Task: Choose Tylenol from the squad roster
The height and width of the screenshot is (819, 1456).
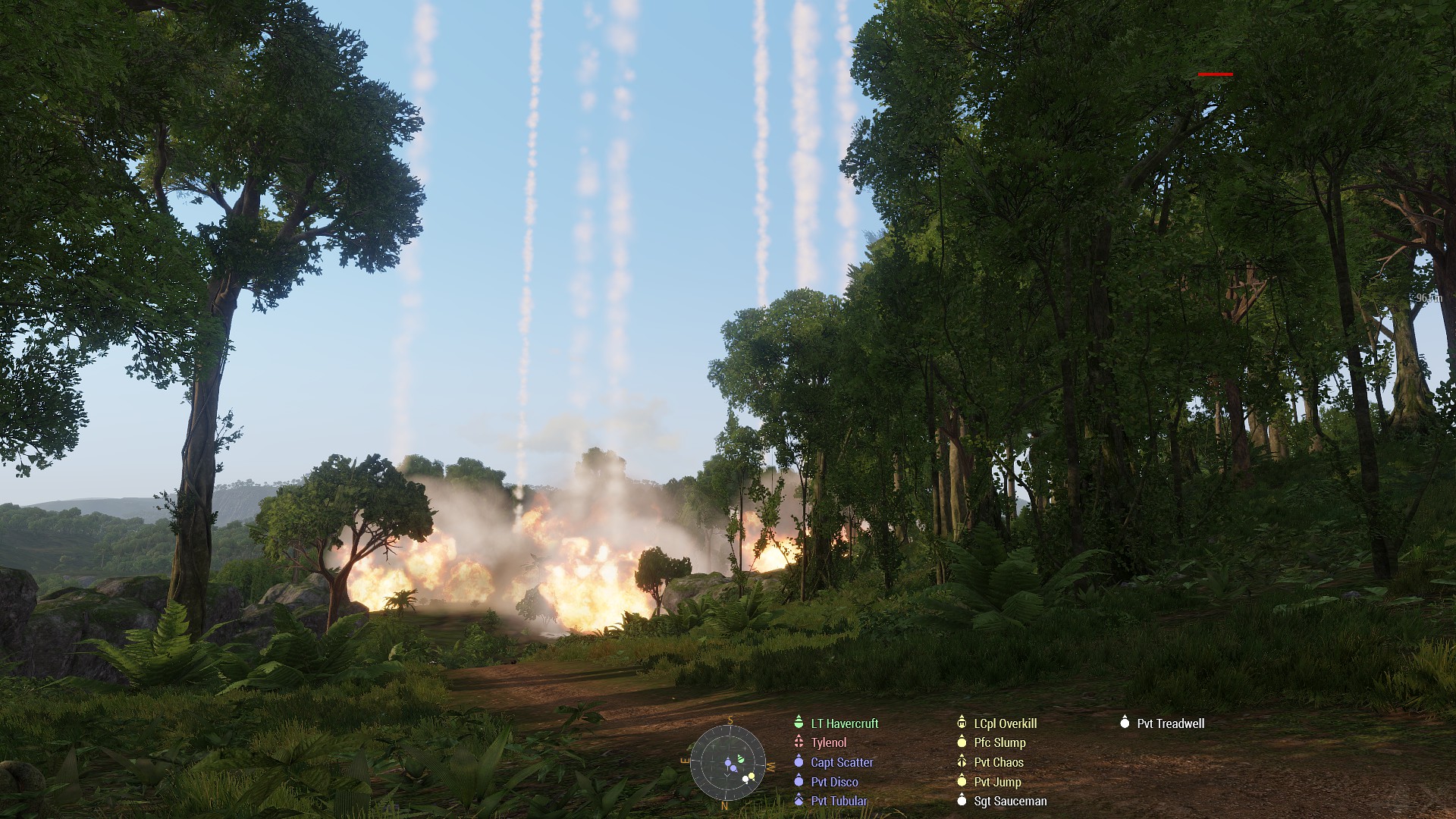Action: [x=828, y=743]
